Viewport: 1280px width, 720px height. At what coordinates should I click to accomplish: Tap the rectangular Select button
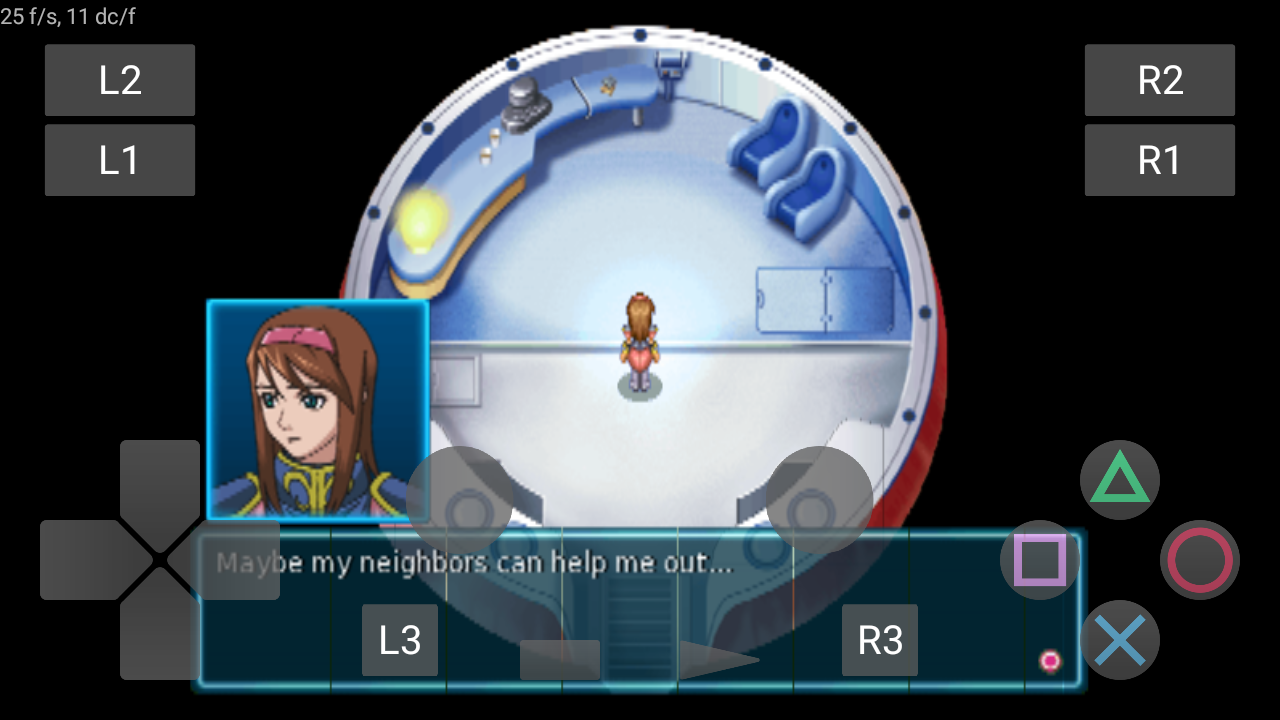560,660
